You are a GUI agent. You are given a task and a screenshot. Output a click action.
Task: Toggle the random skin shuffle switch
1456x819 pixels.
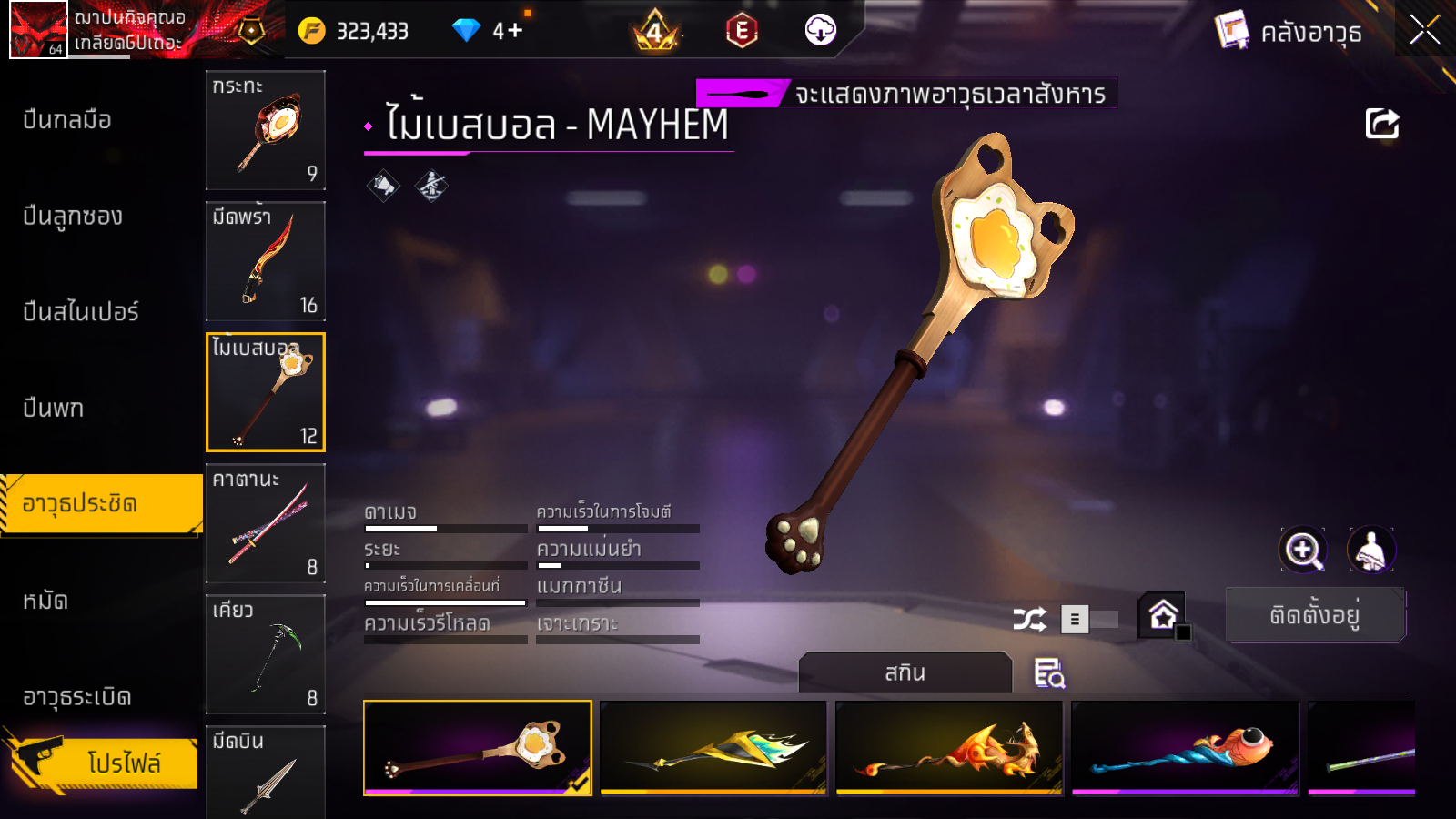[x=1089, y=620]
